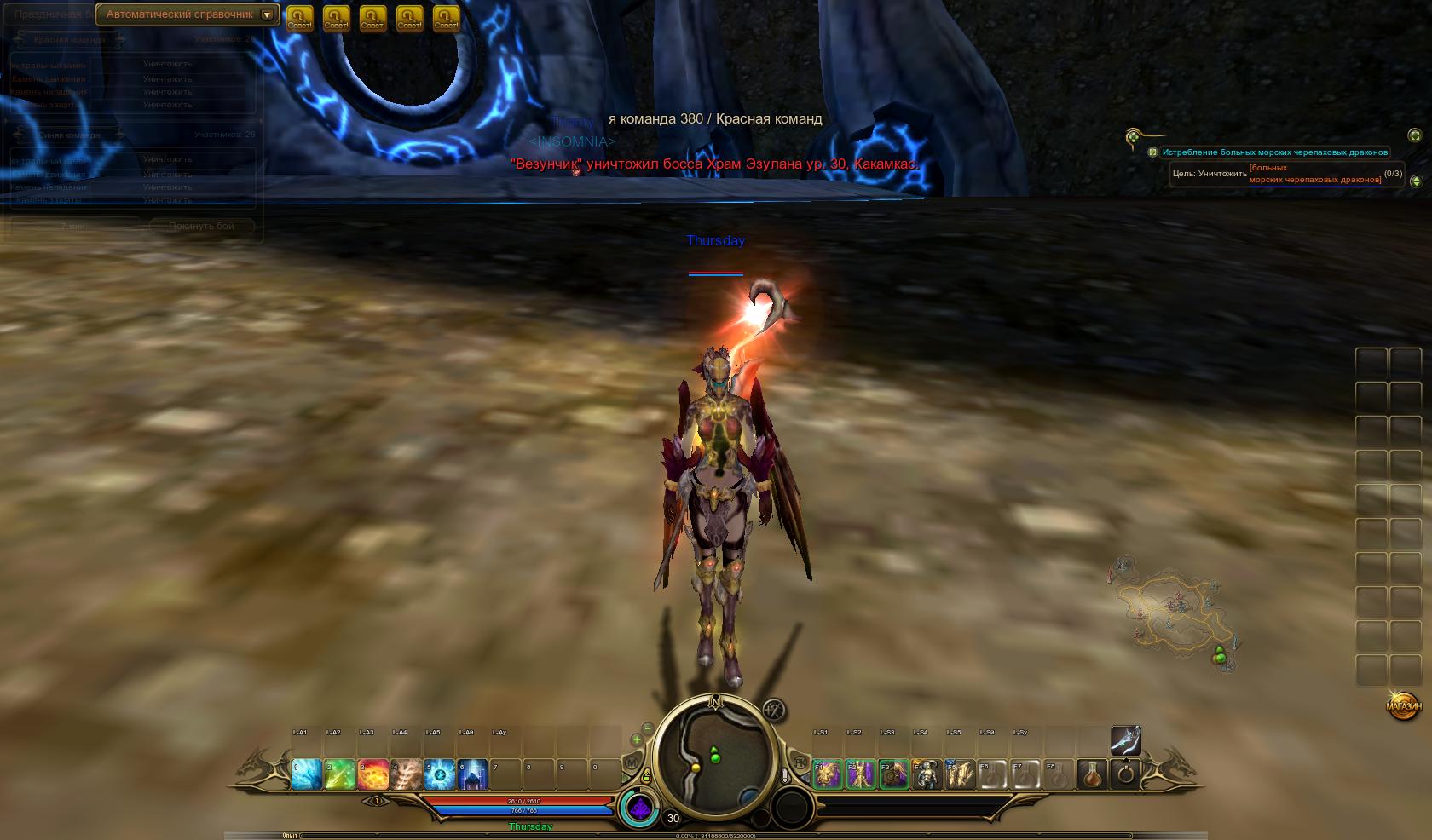Image resolution: width=1432 pixels, height=840 pixels.
Task: Zoom out the minimap with minus button
Action: tap(648, 728)
